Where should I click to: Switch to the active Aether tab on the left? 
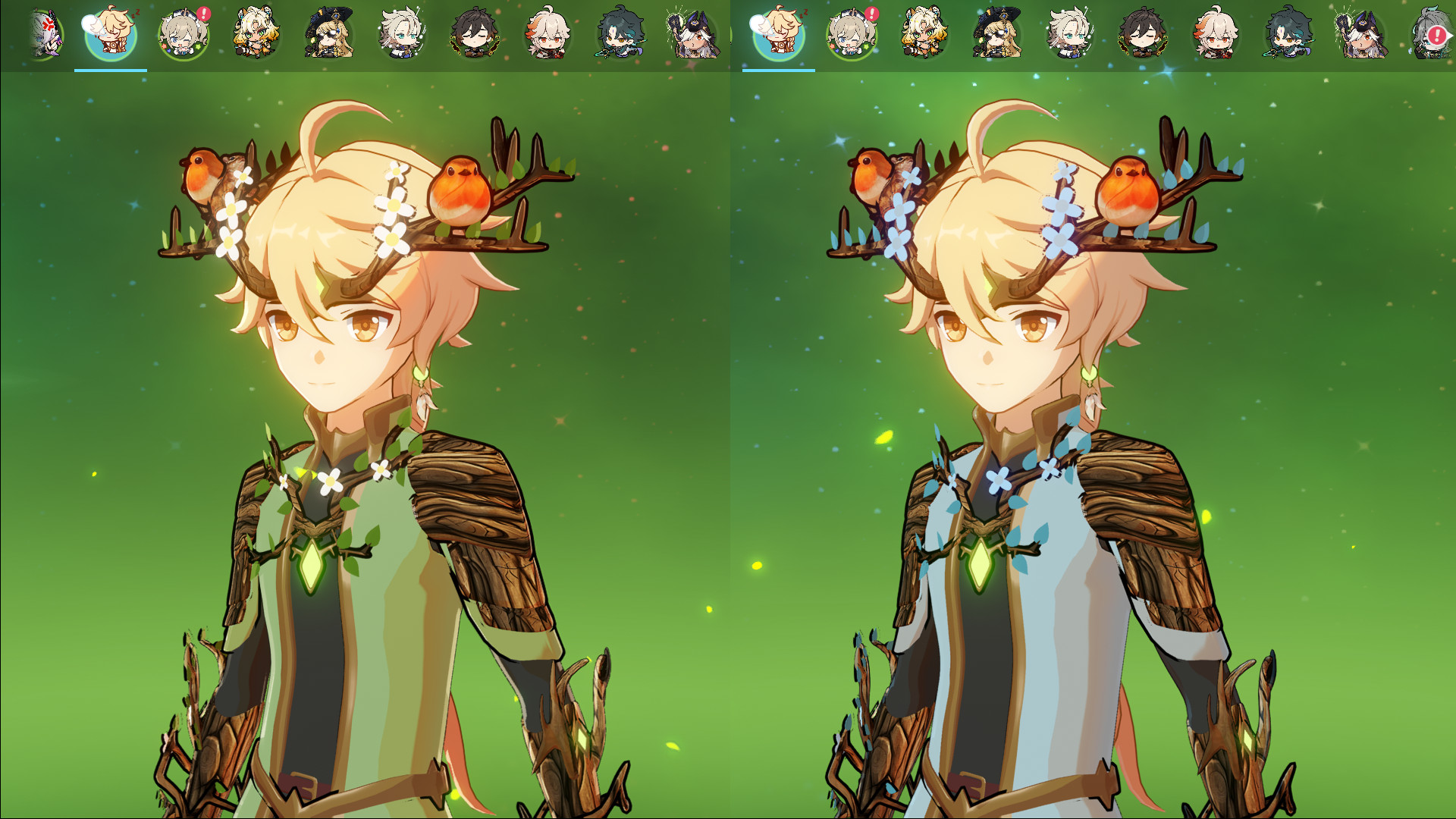[x=110, y=68]
